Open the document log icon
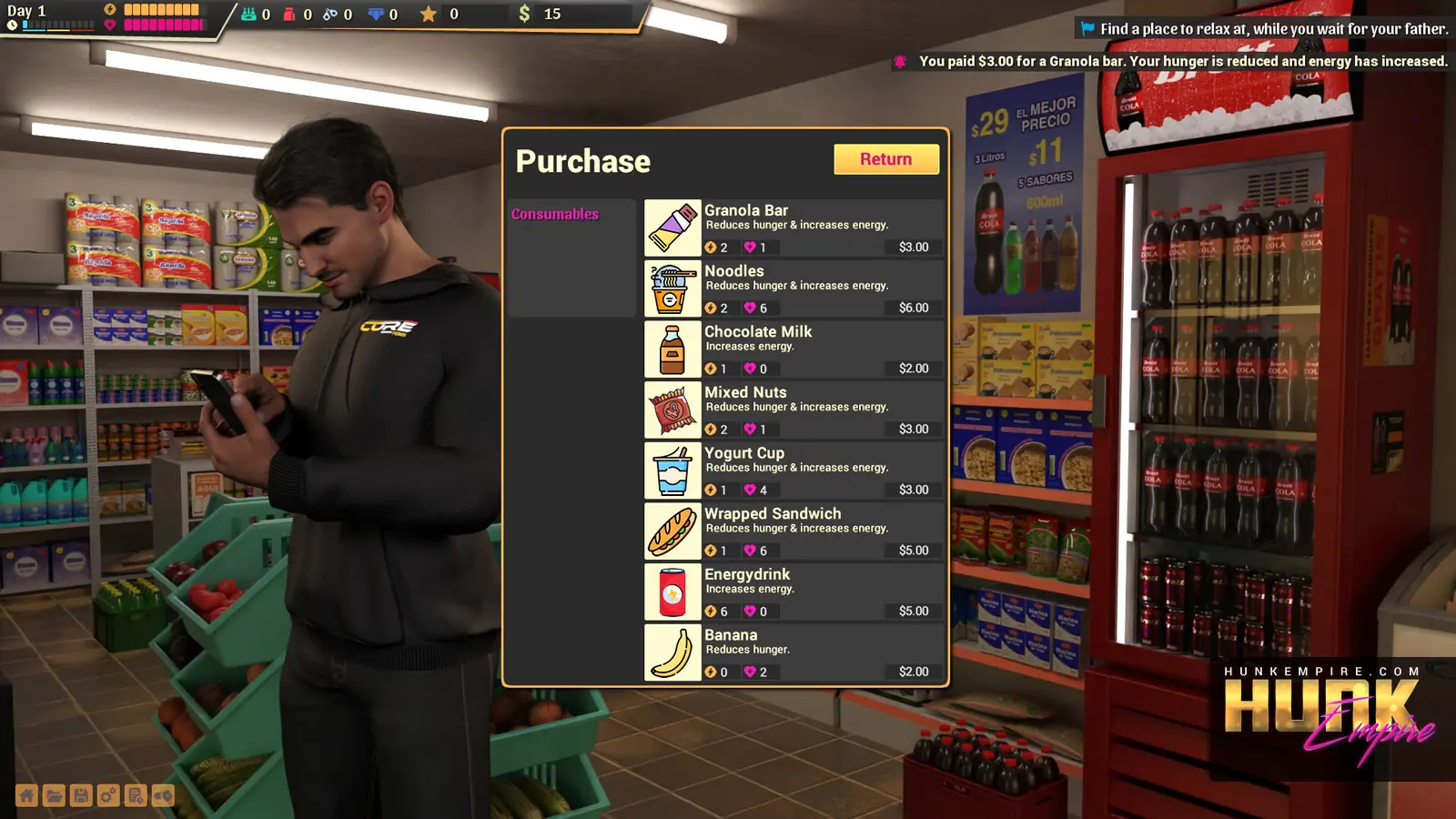1456x819 pixels. coord(136,796)
